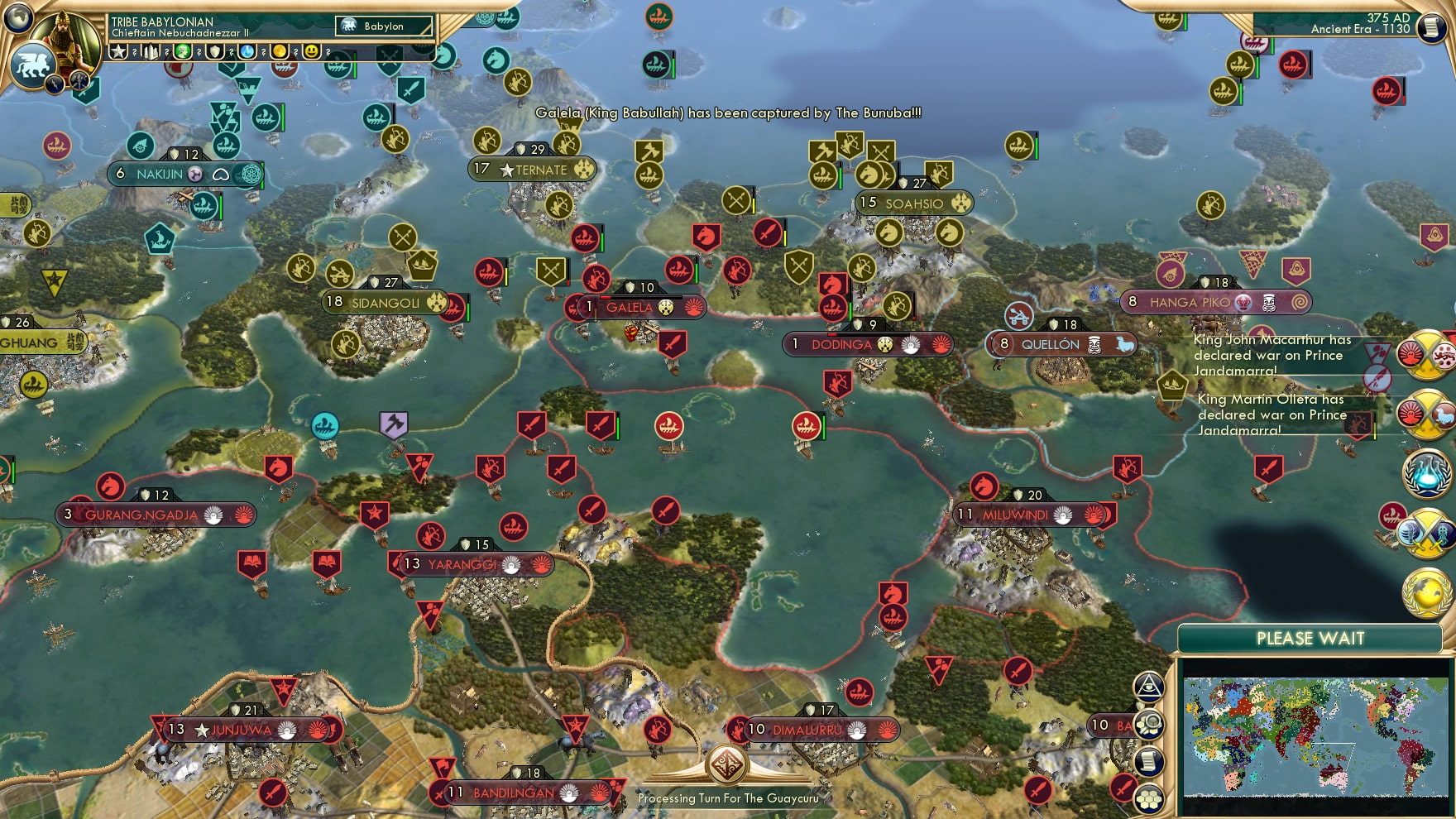Click the pyramid eye icon beside the minimap
This screenshot has height=819, width=1456.
pyautogui.click(x=1148, y=686)
